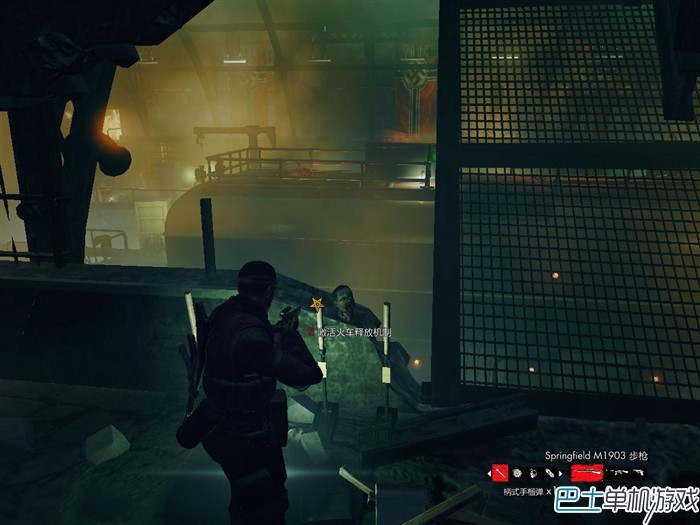The image size is (700, 525).
Task: Select the dynamite item icon
Action: [533, 473]
